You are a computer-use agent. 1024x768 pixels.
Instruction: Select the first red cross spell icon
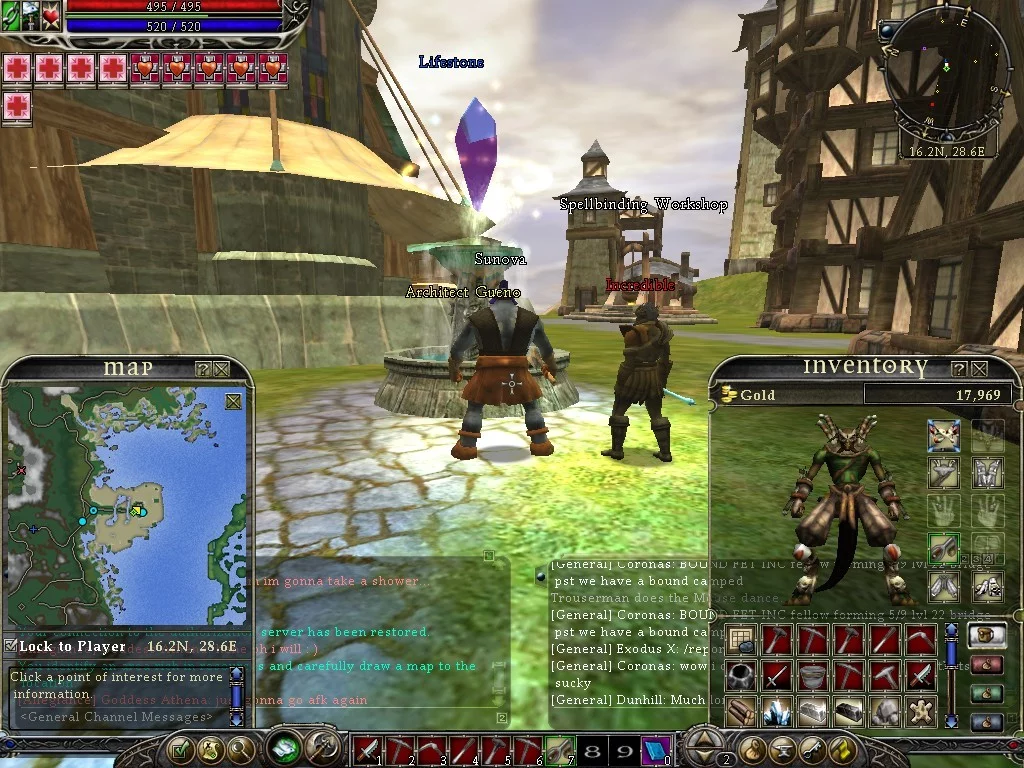[17, 68]
